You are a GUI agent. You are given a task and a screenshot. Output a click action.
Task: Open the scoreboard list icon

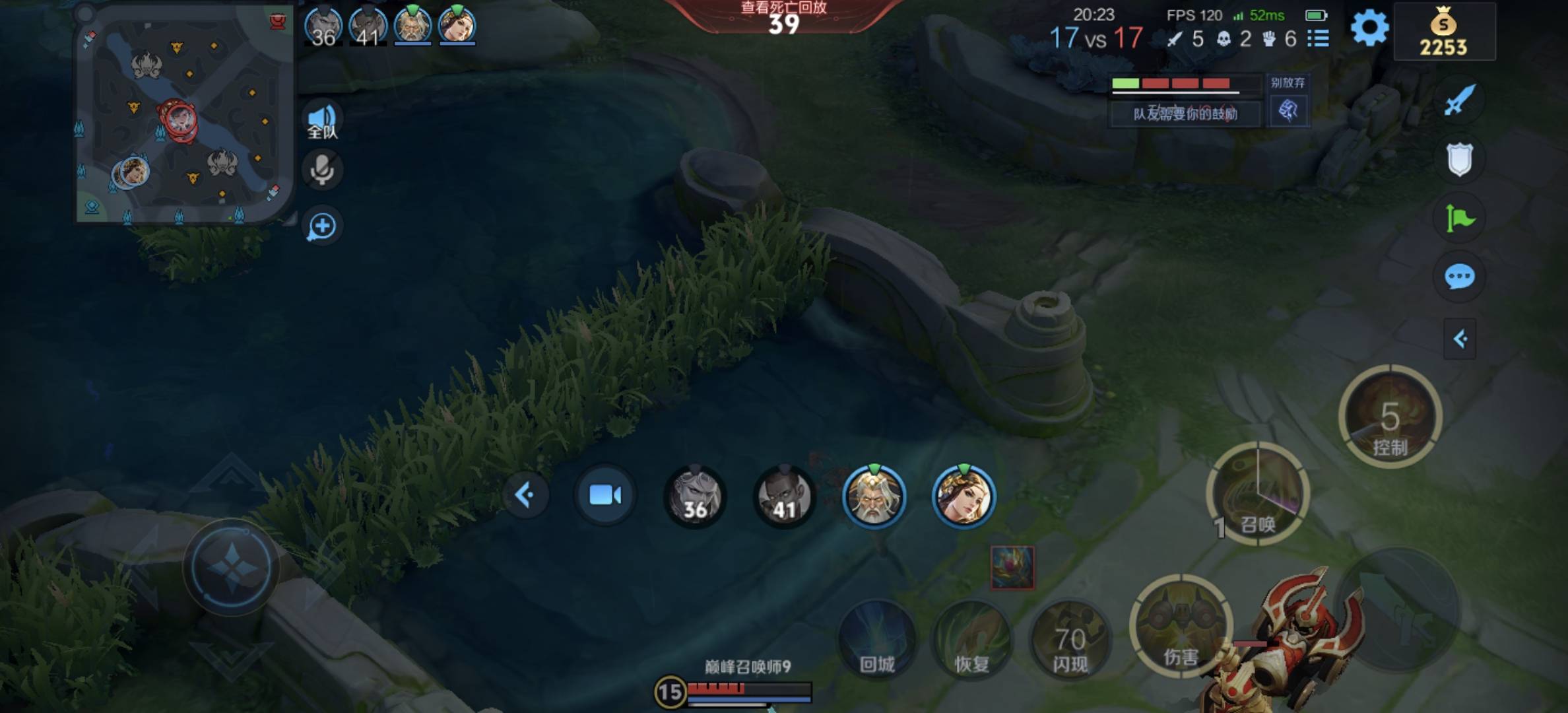pos(1318,38)
